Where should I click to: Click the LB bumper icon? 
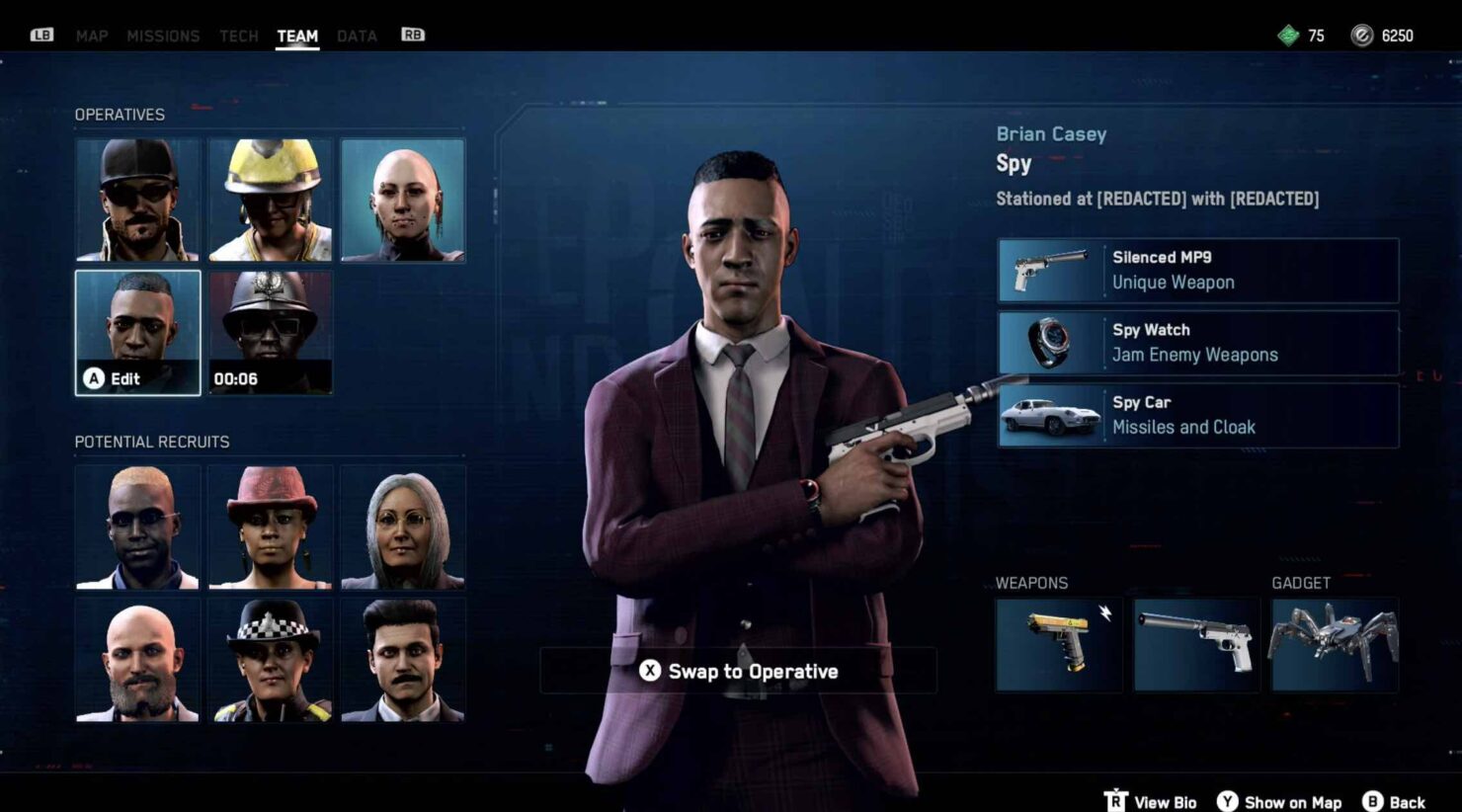click(41, 35)
